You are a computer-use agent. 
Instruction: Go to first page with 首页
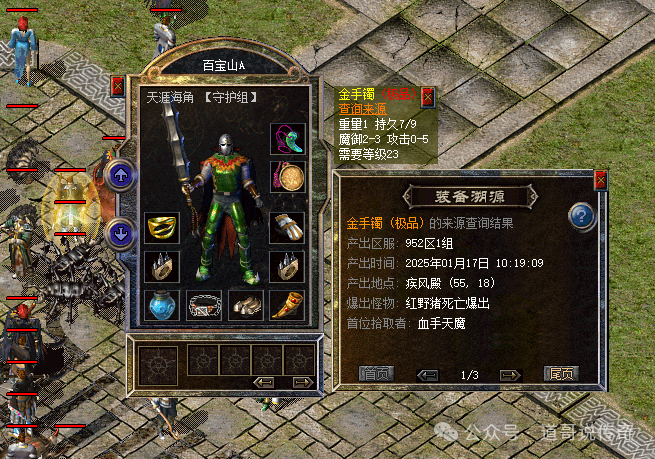pyautogui.click(x=377, y=374)
